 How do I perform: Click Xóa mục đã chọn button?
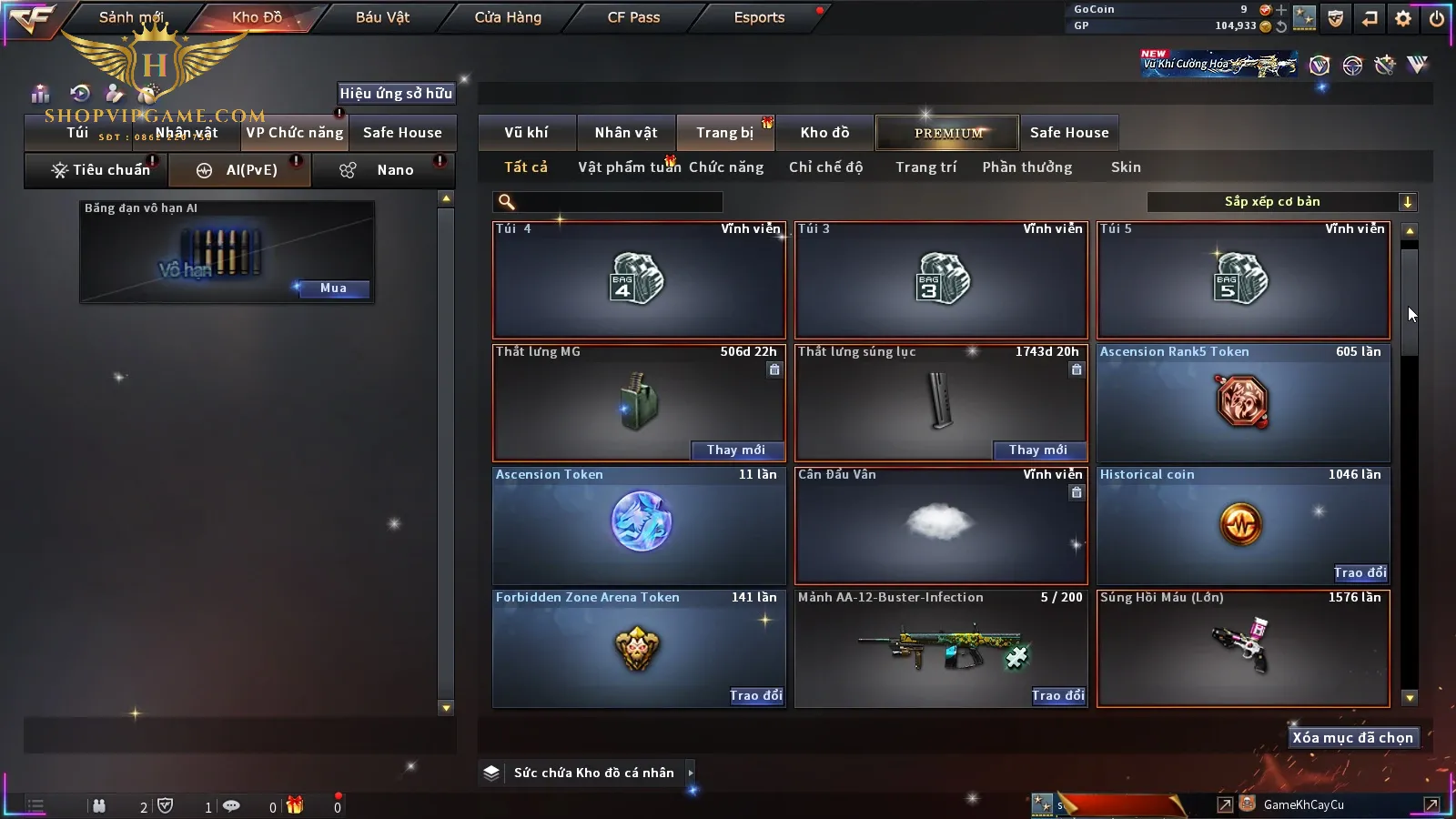[1352, 738]
